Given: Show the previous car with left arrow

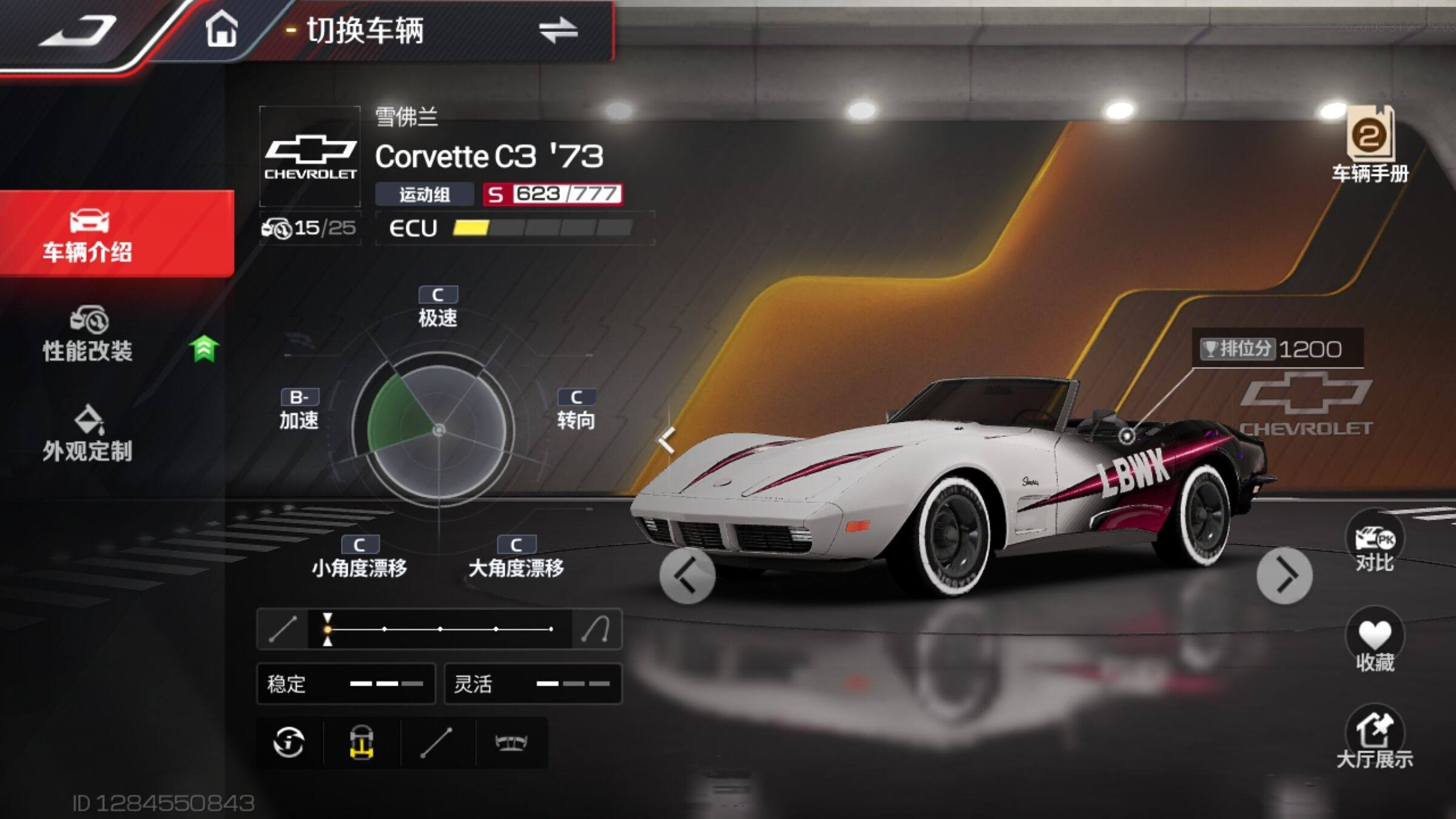Looking at the screenshot, I should 687,576.
